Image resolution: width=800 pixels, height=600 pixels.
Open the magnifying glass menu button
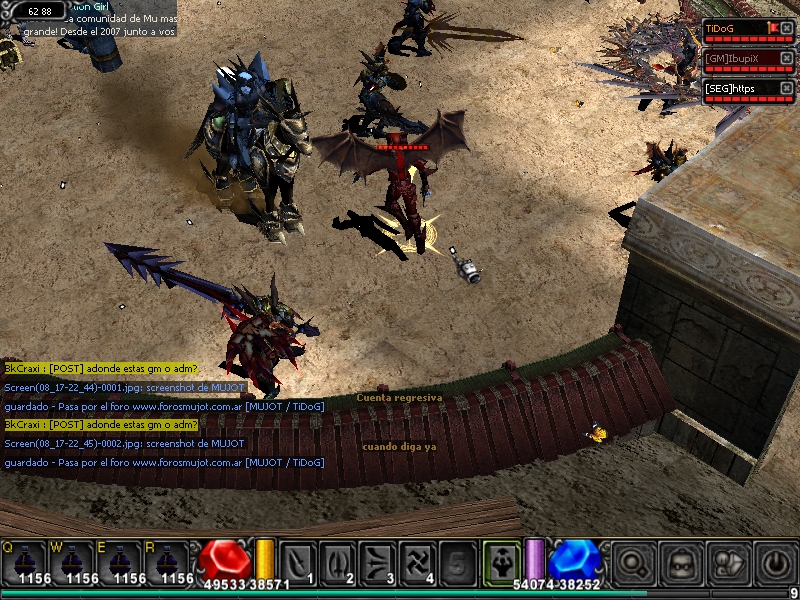point(633,563)
